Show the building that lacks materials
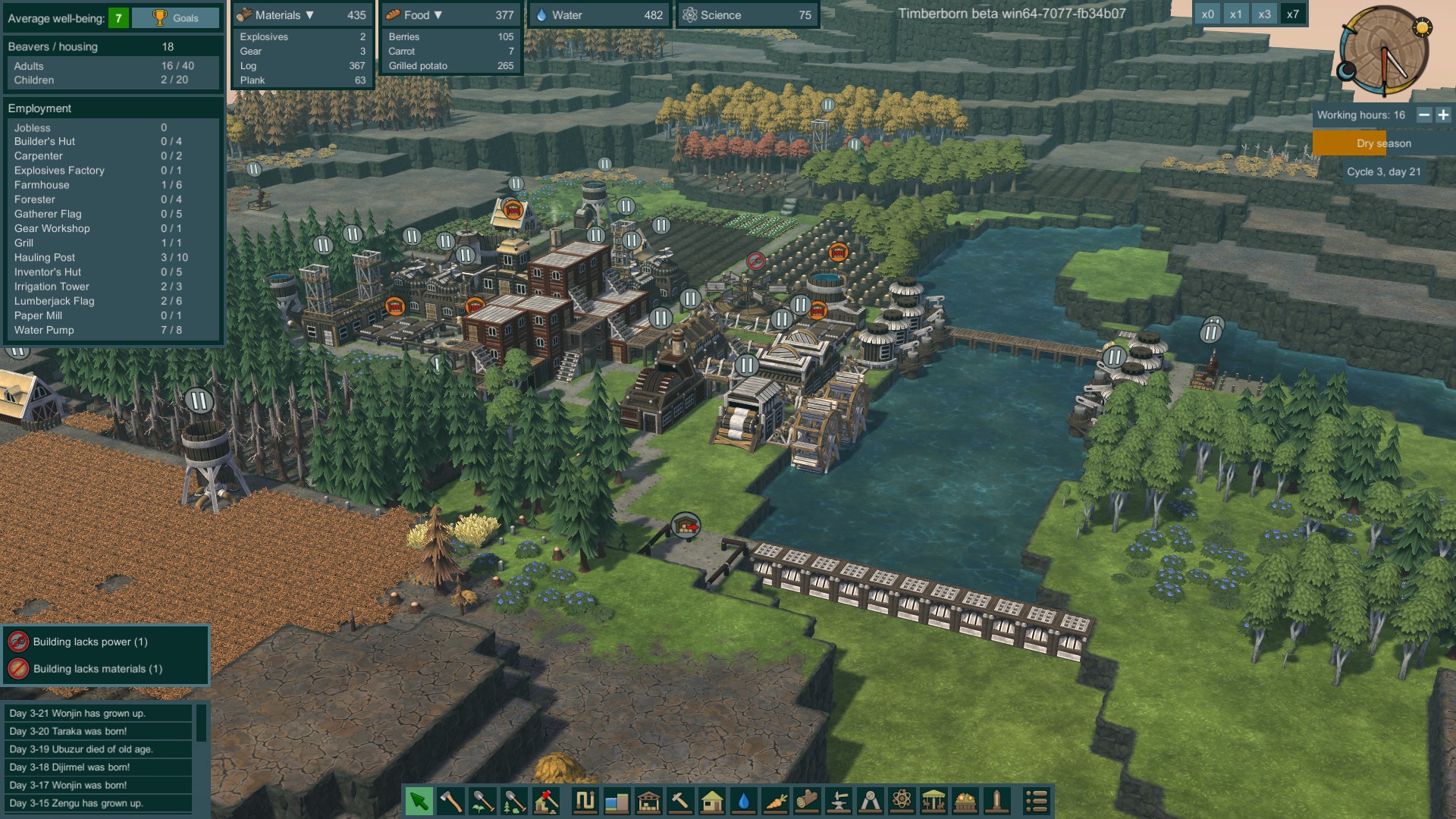The width and height of the screenshot is (1456, 819). click(97, 669)
